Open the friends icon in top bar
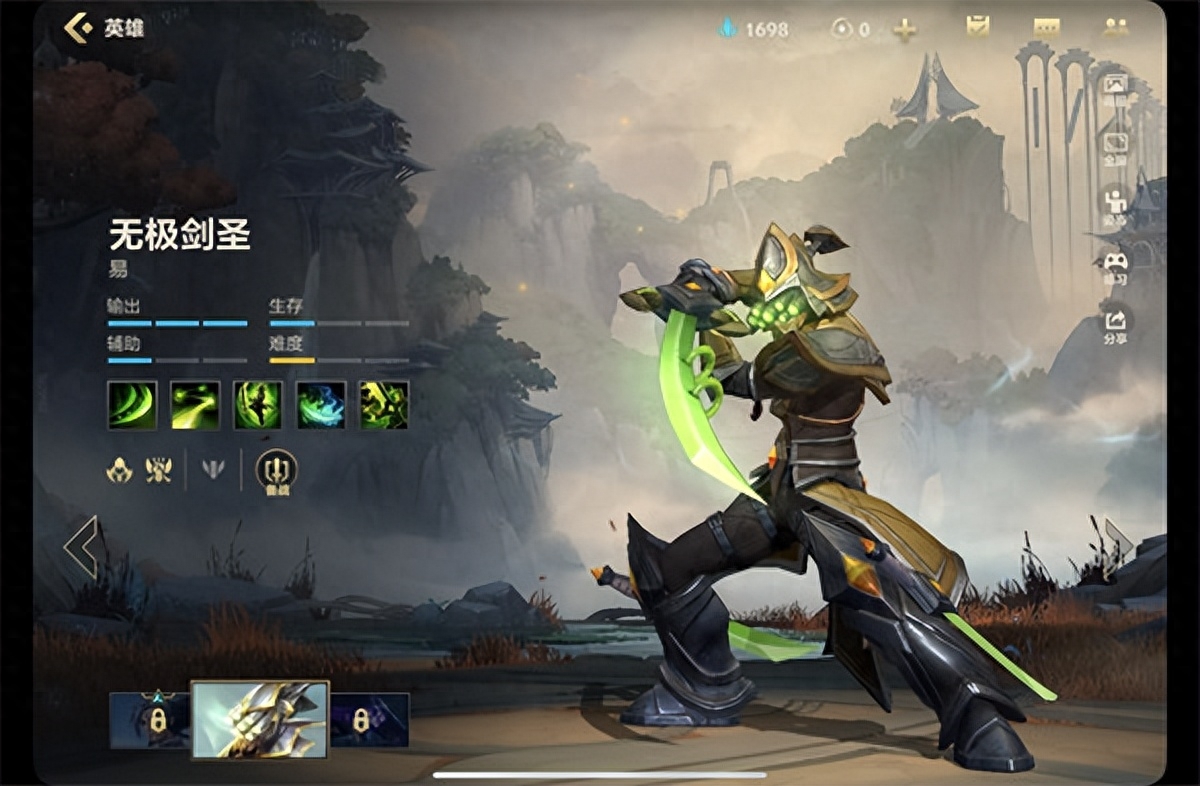1200x786 pixels. (1115, 28)
